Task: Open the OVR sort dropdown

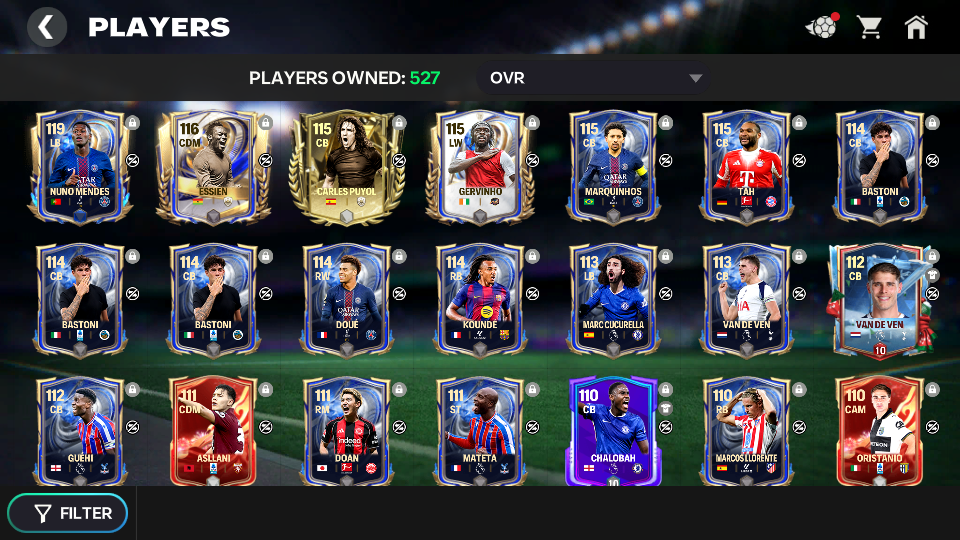Action: click(596, 78)
